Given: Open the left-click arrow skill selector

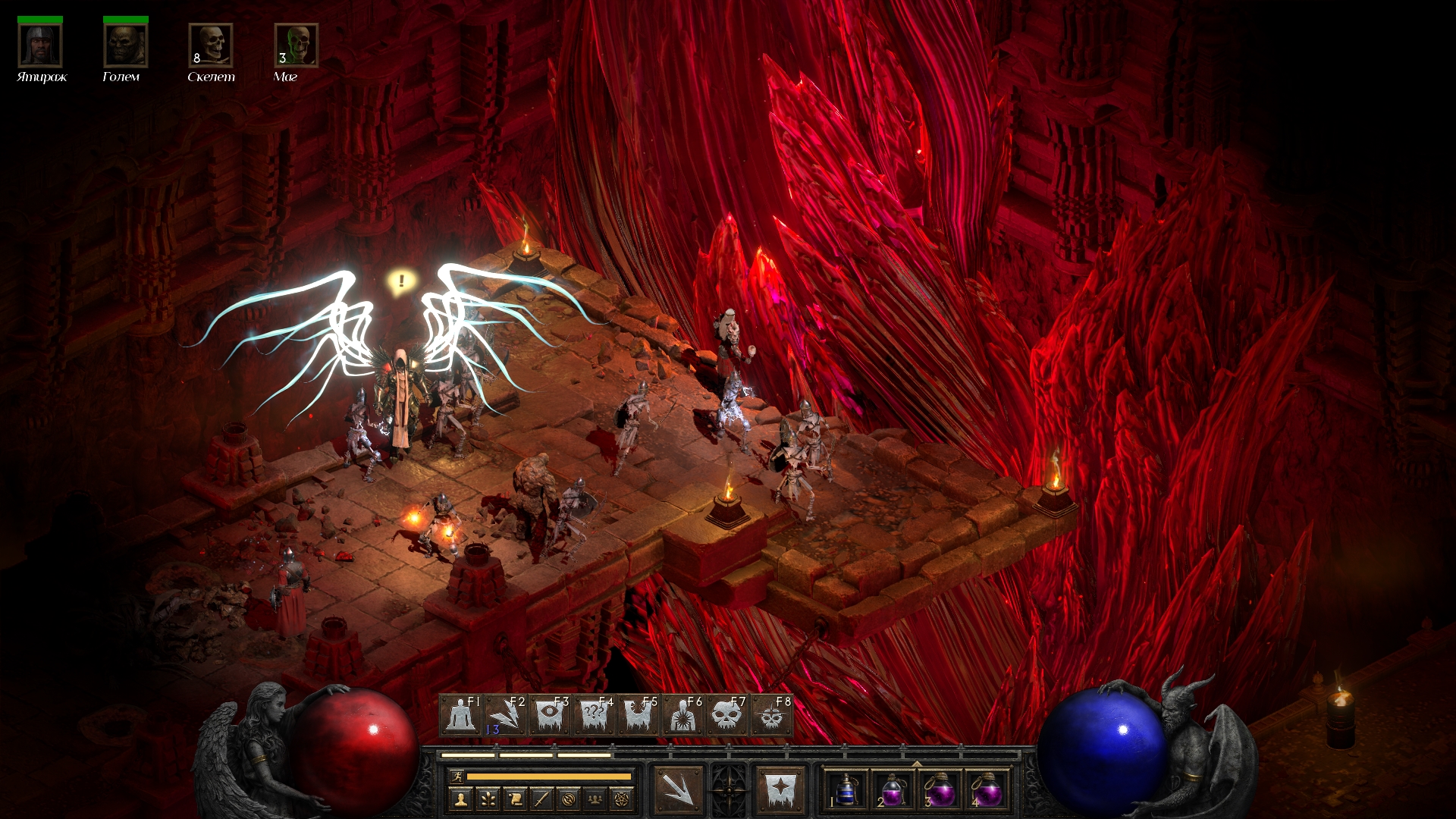Looking at the screenshot, I should point(678,789).
